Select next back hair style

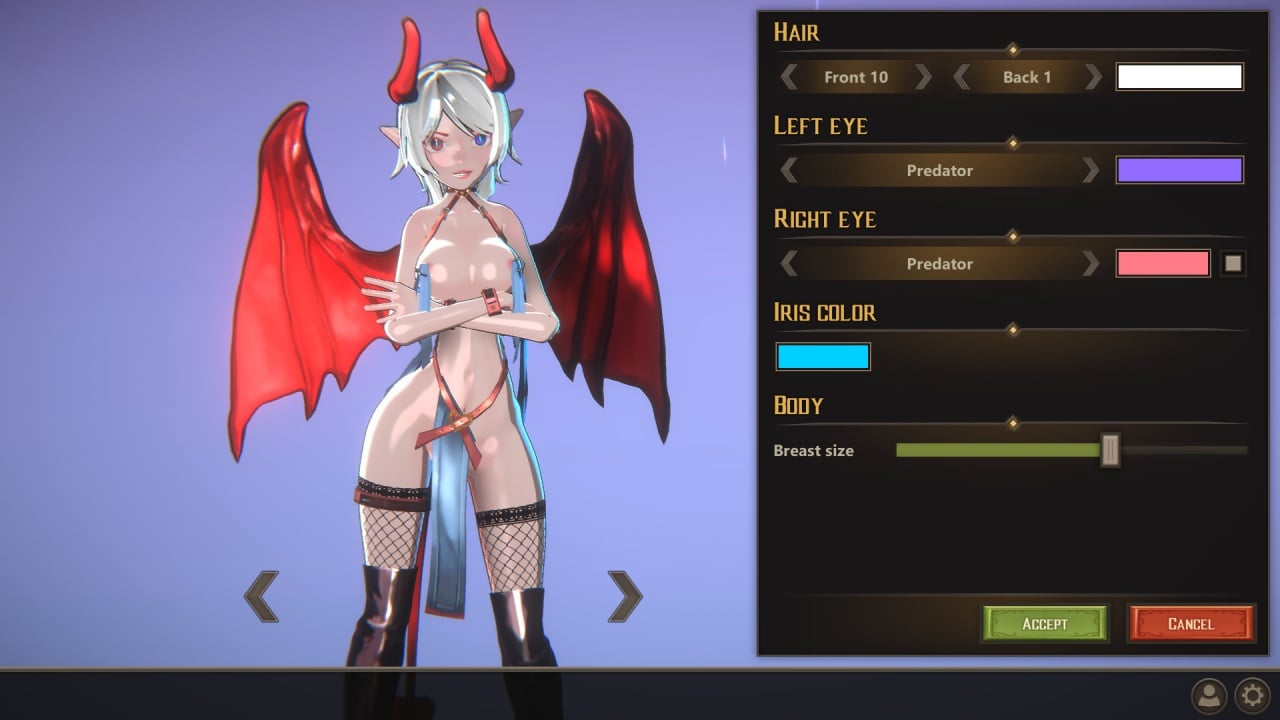coord(1093,77)
